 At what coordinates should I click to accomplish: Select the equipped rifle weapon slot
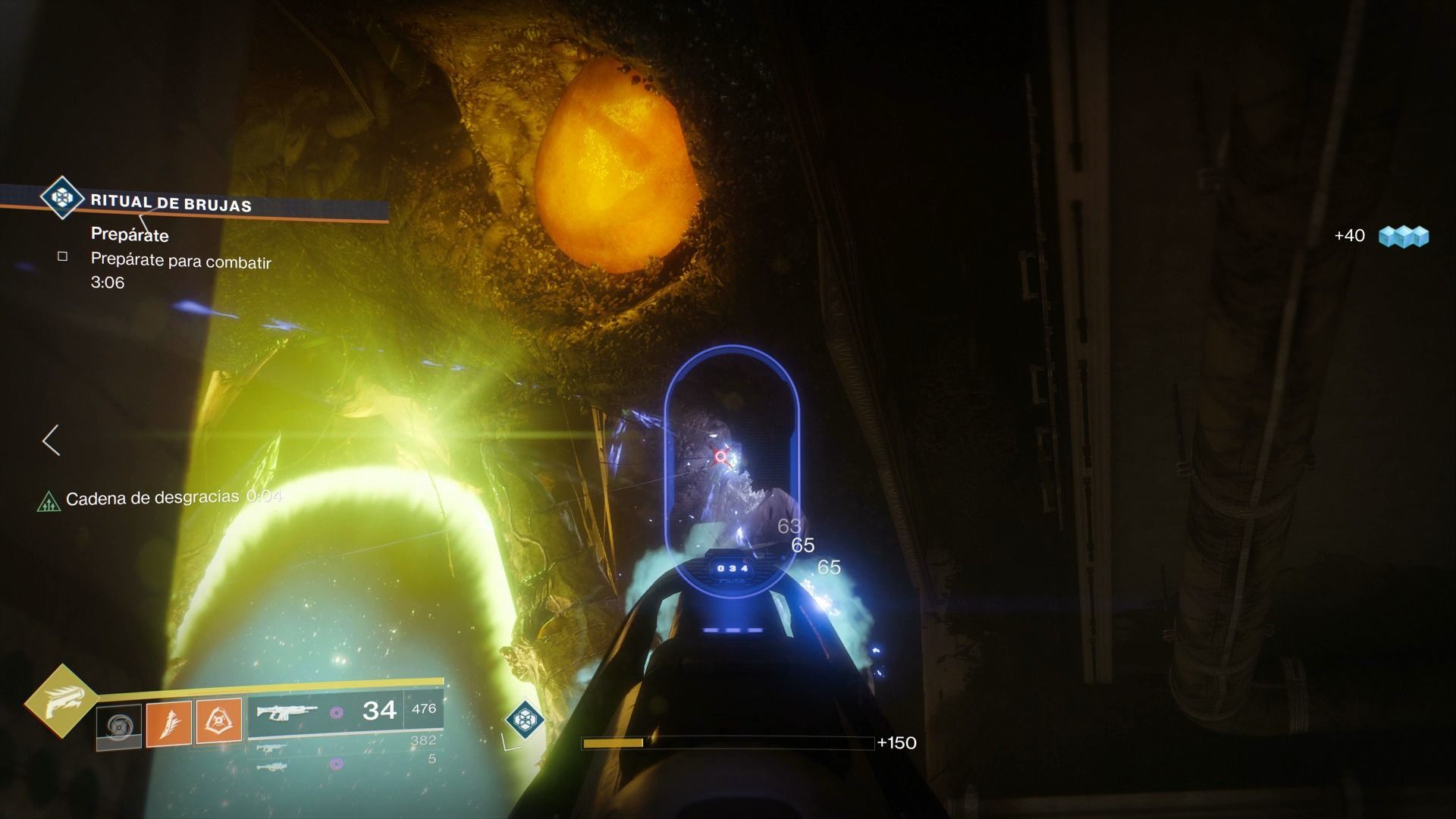287,712
